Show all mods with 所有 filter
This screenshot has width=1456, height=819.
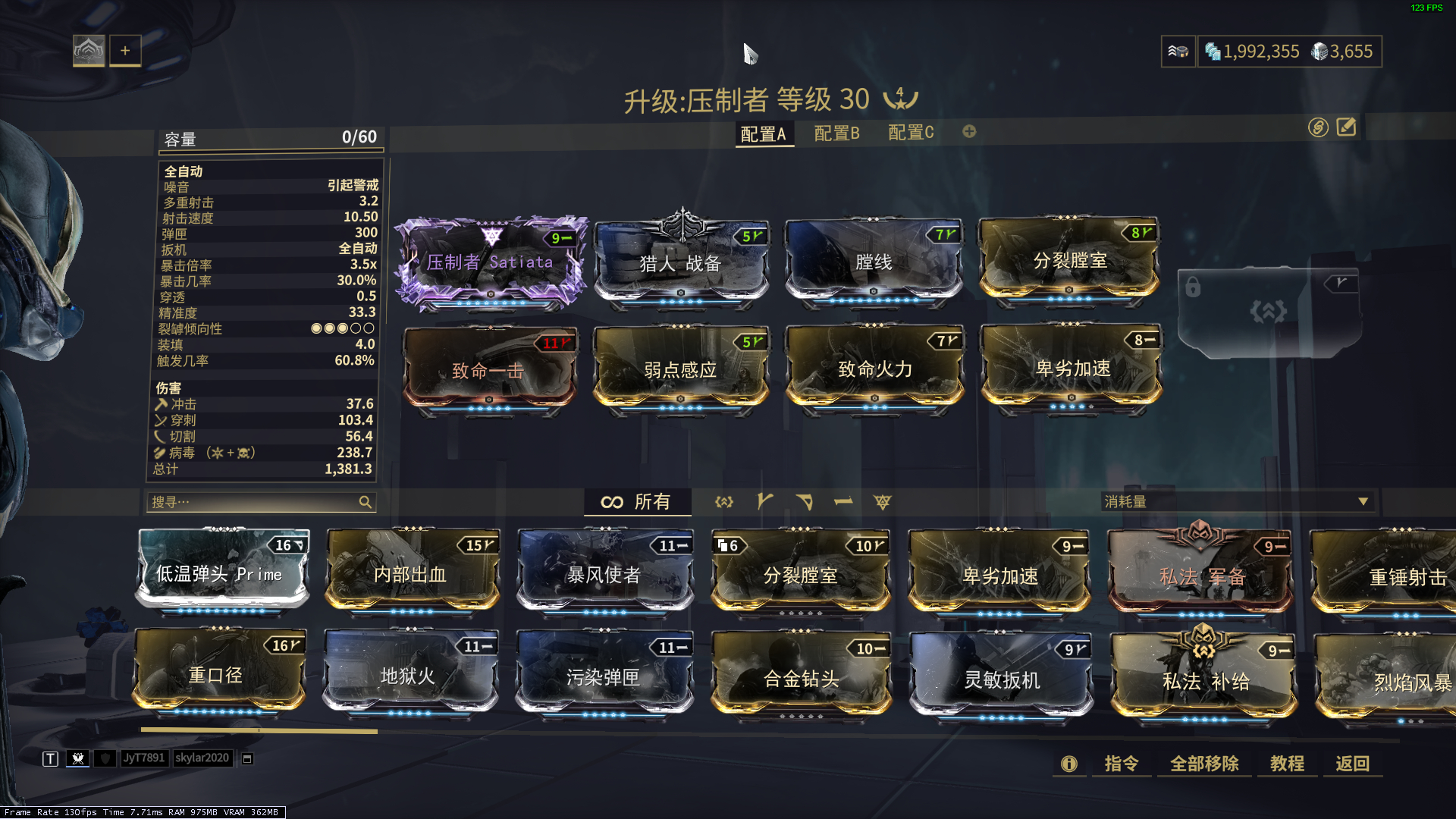coord(637,502)
